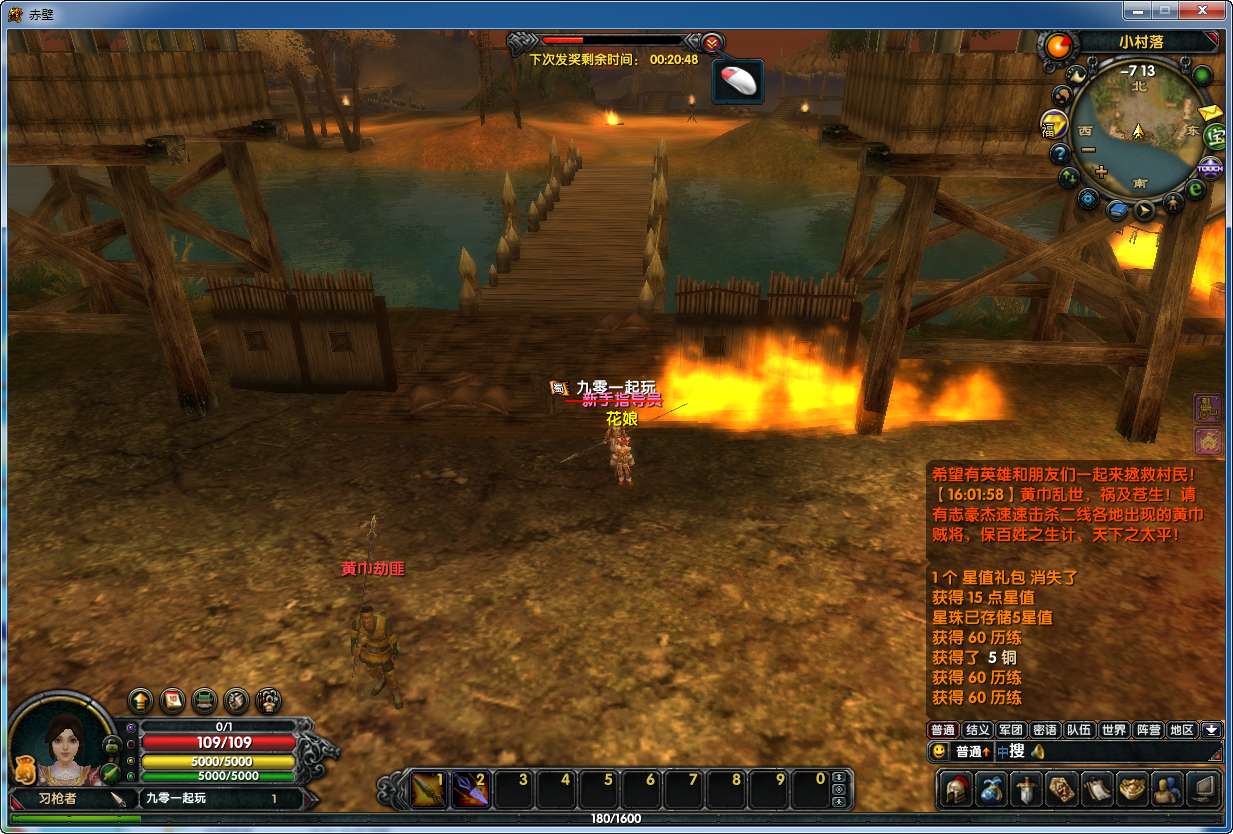Open the 队伍 chat tab
The height and width of the screenshot is (834, 1233).
point(1079,730)
